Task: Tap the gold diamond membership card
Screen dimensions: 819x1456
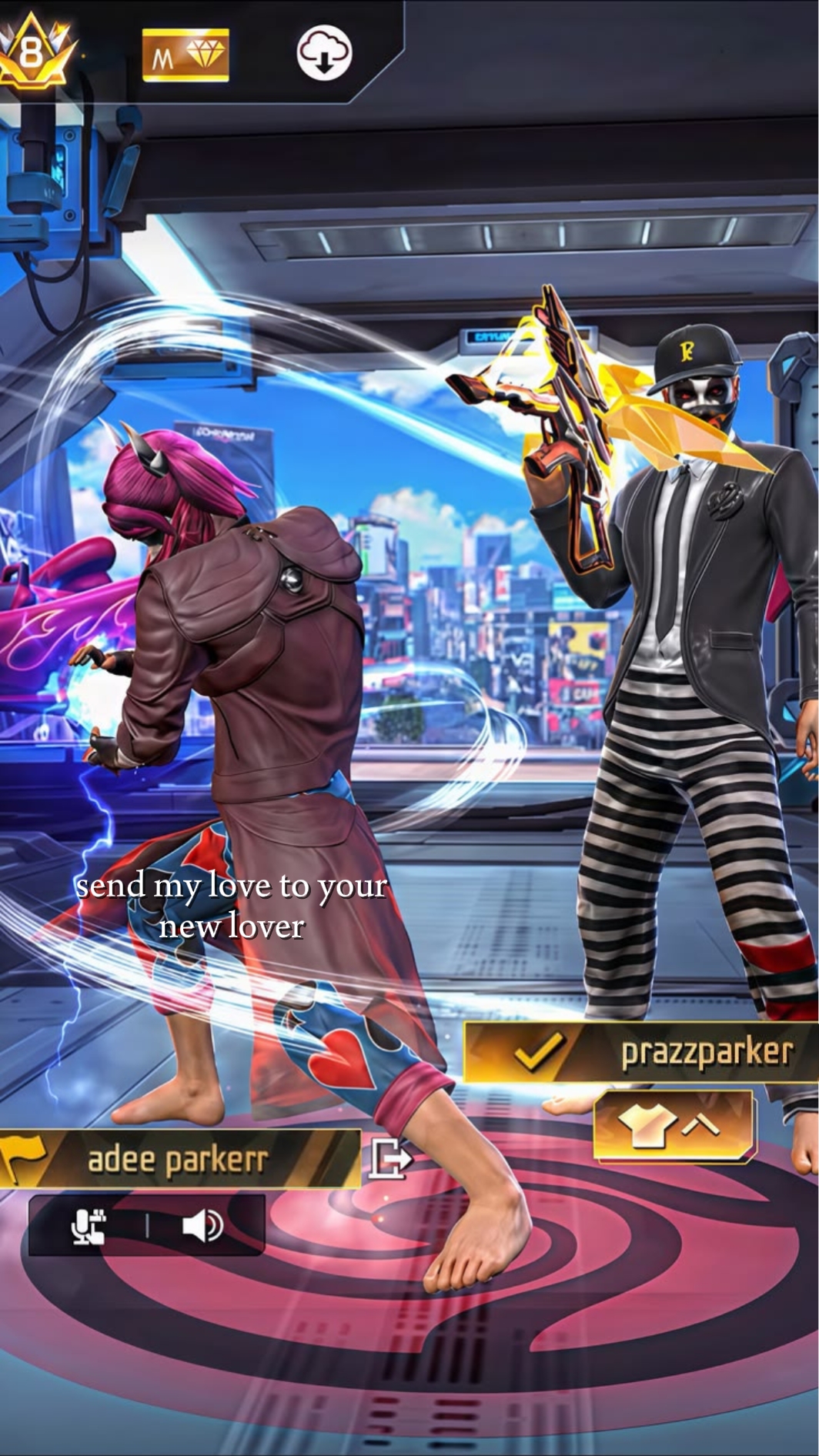Action: (x=186, y=55)
